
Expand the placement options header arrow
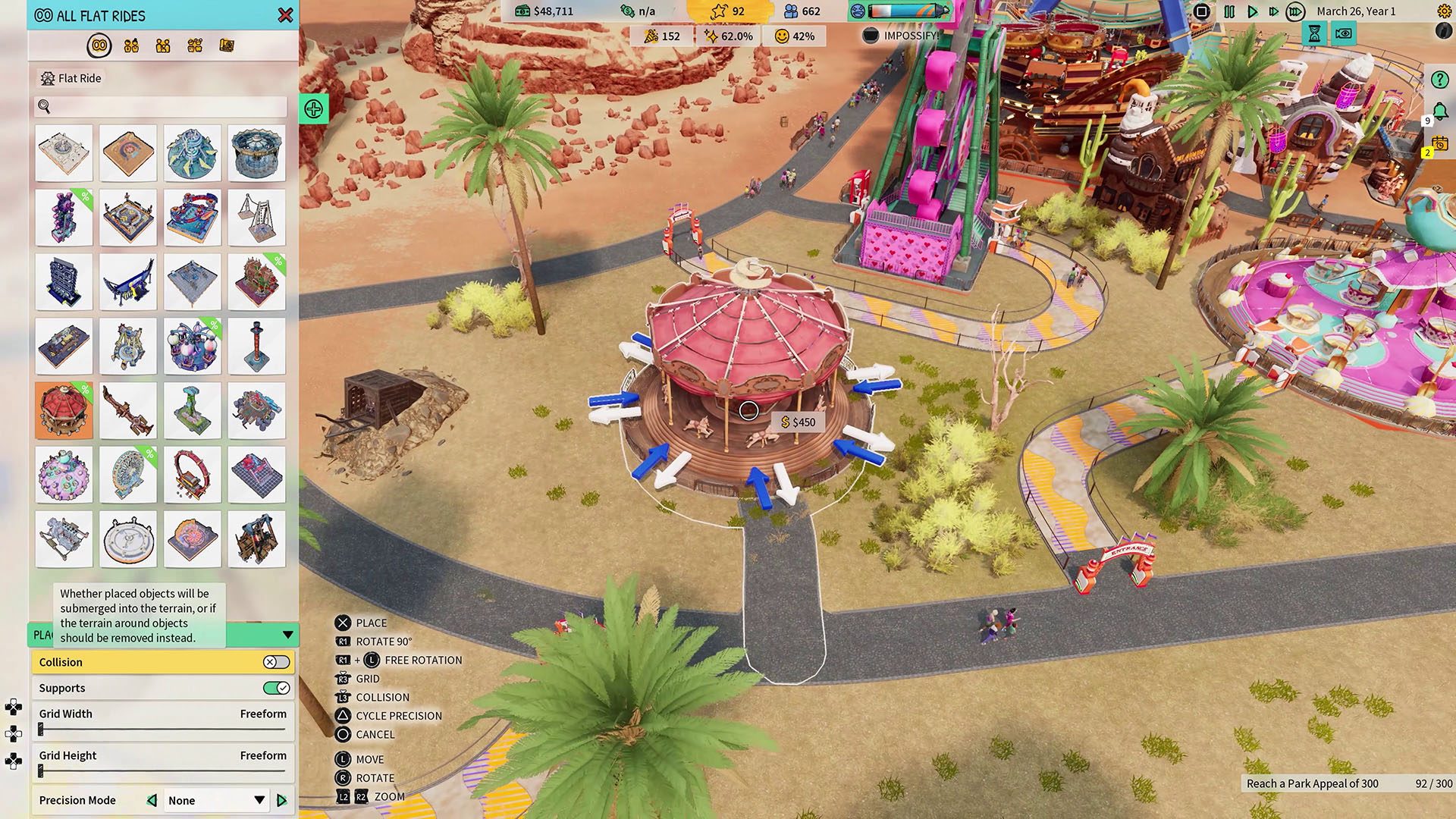coord(288,635)
